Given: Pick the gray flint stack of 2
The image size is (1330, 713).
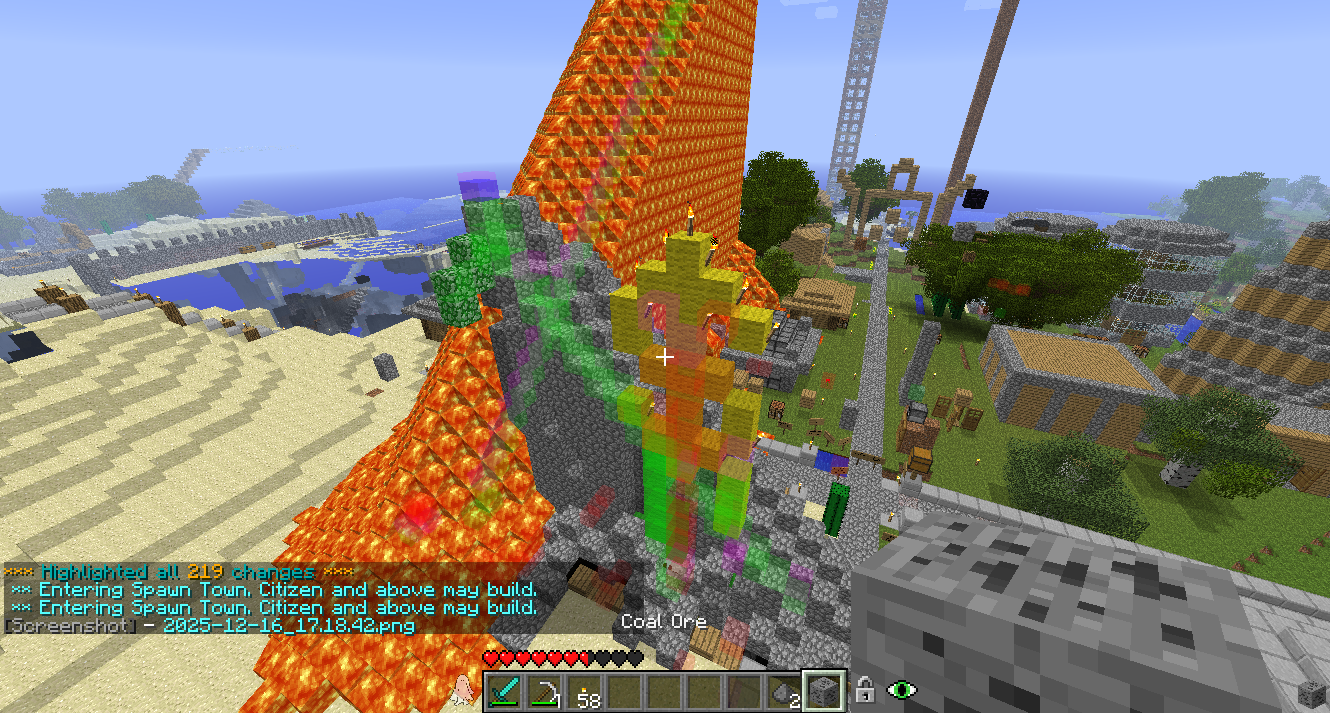Looking at the screenshot, I should pos(785,692).
